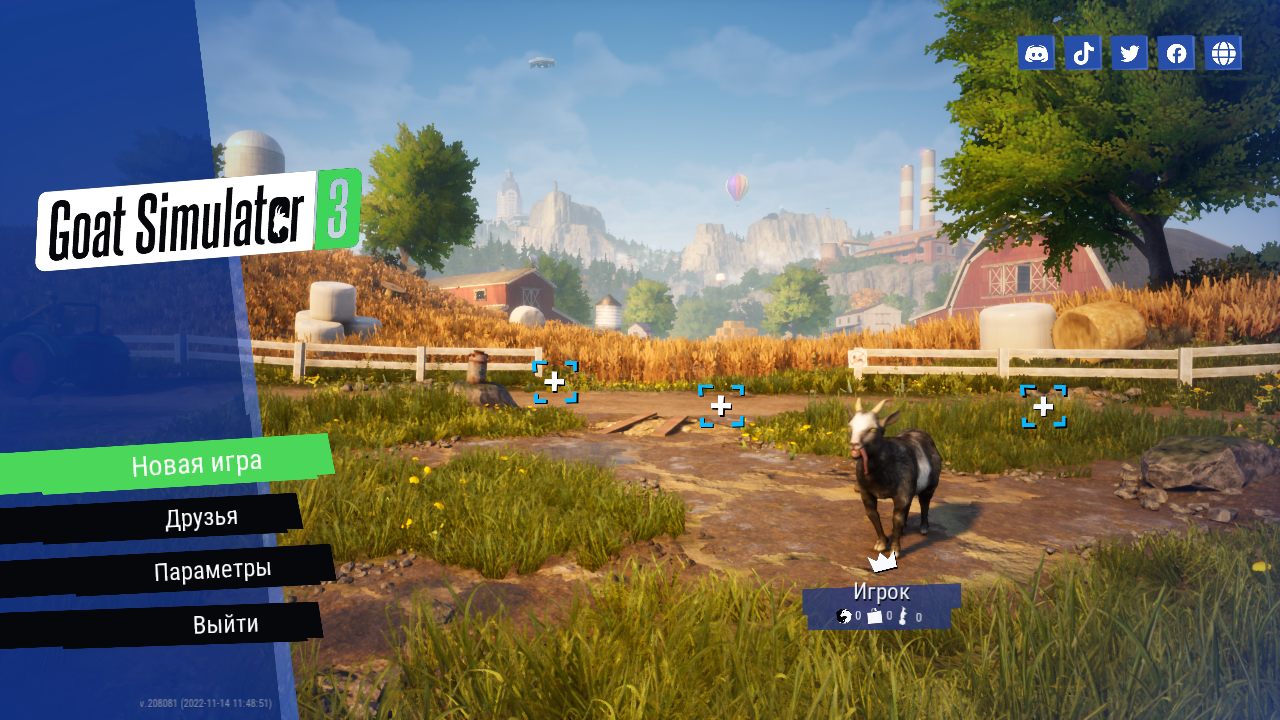1280x720 pixels.
Task: Click the yin-yang goat stat icon
Action: click(x=844, y=616)
